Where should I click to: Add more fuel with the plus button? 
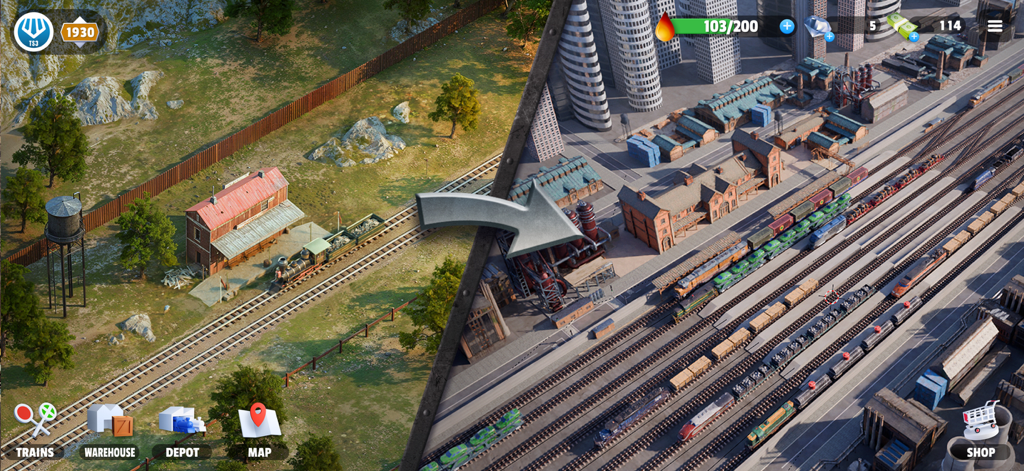pos(787,26)
